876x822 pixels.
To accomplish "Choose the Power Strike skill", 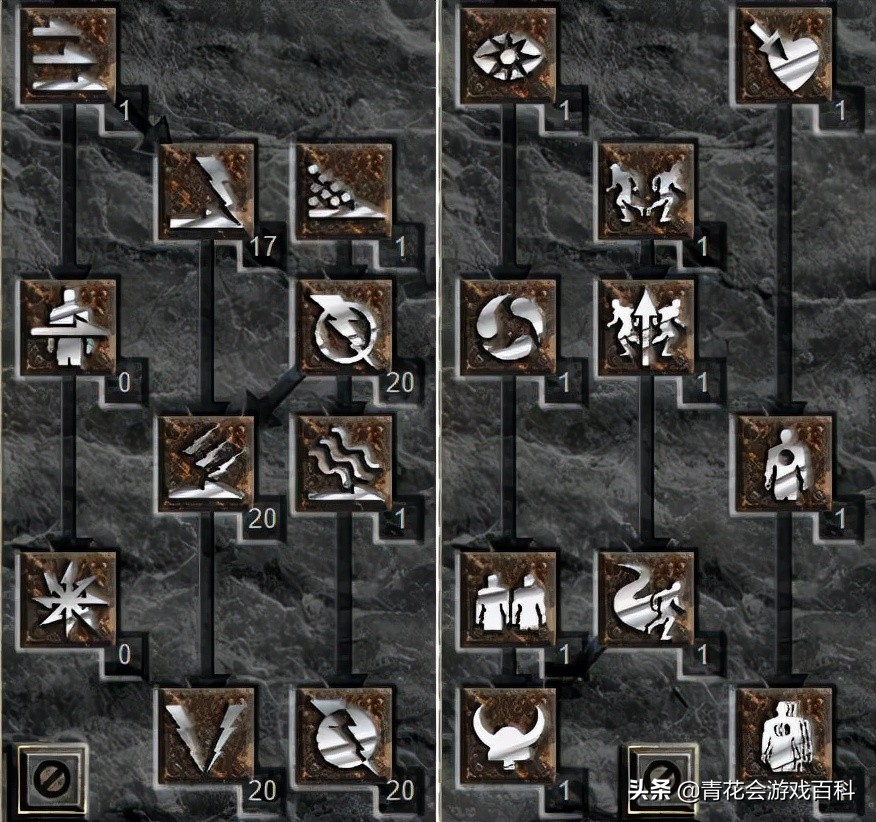I will 207,191.
